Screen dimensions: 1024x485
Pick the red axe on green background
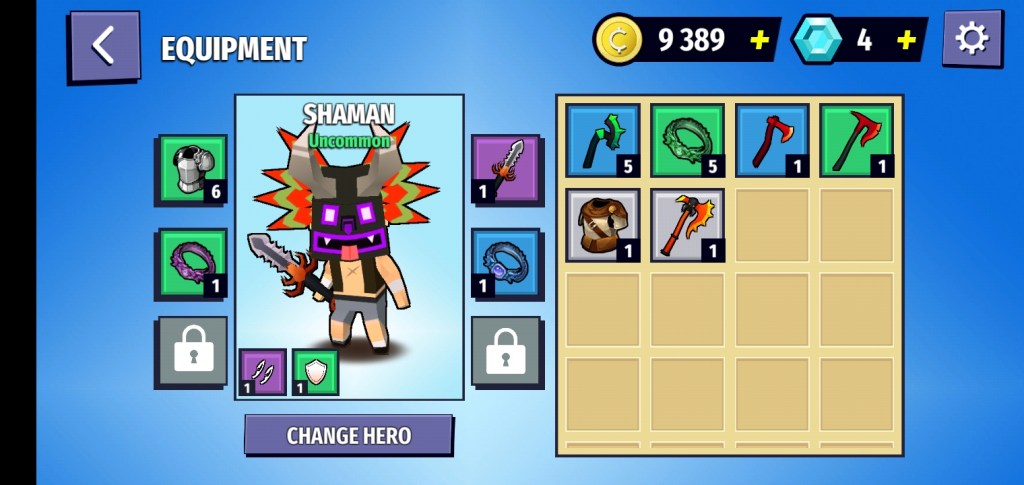(x=857, y=141)
